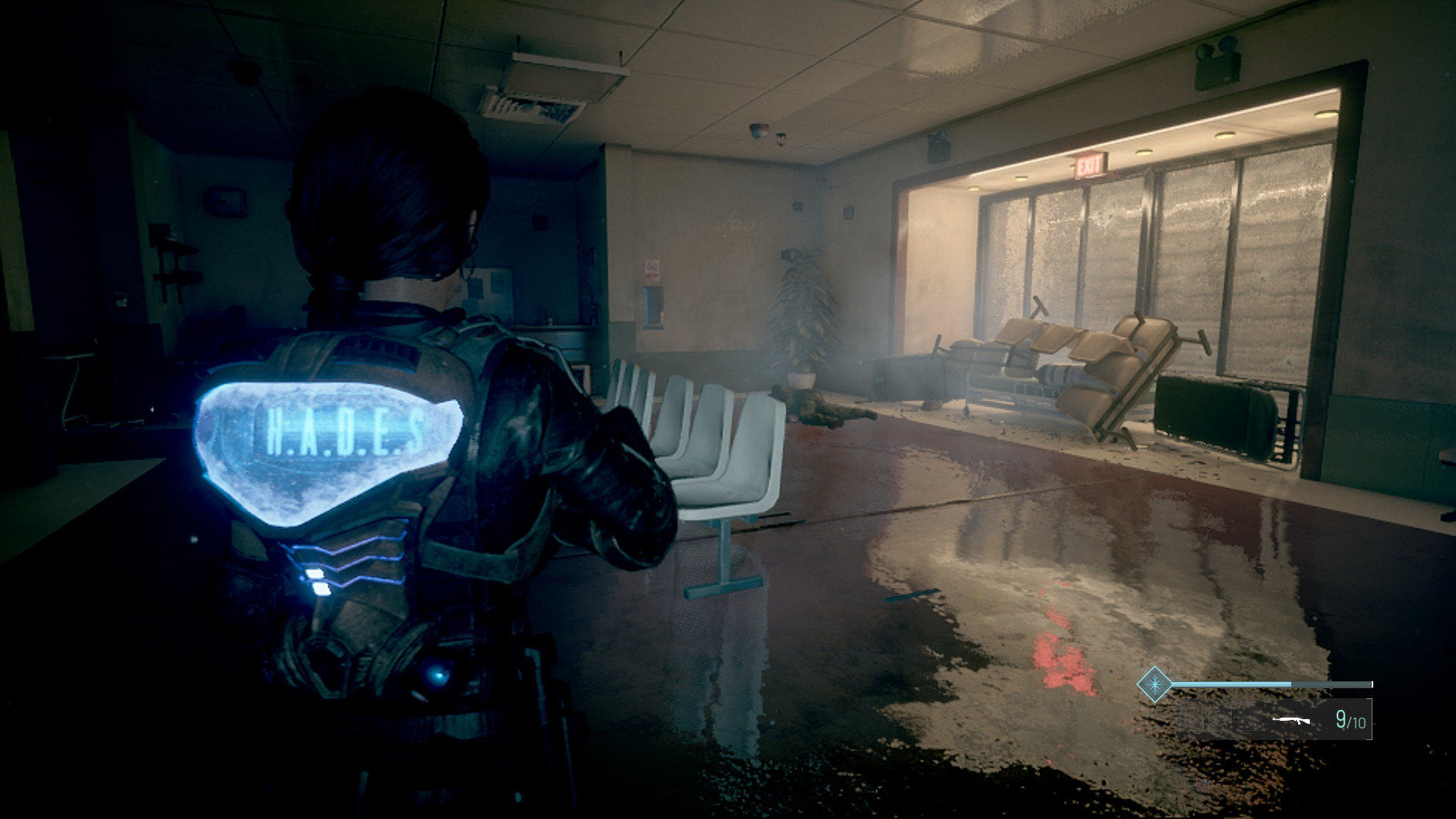Activate the snowflake cryo ability icon

1154,684
